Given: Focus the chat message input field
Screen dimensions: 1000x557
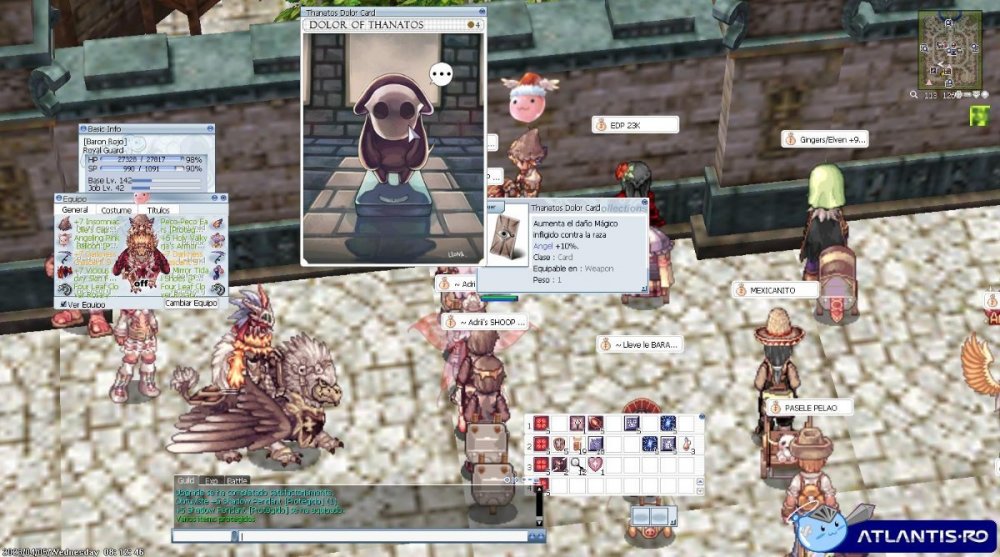Looking at the screenshot, I should click(380, 537).
